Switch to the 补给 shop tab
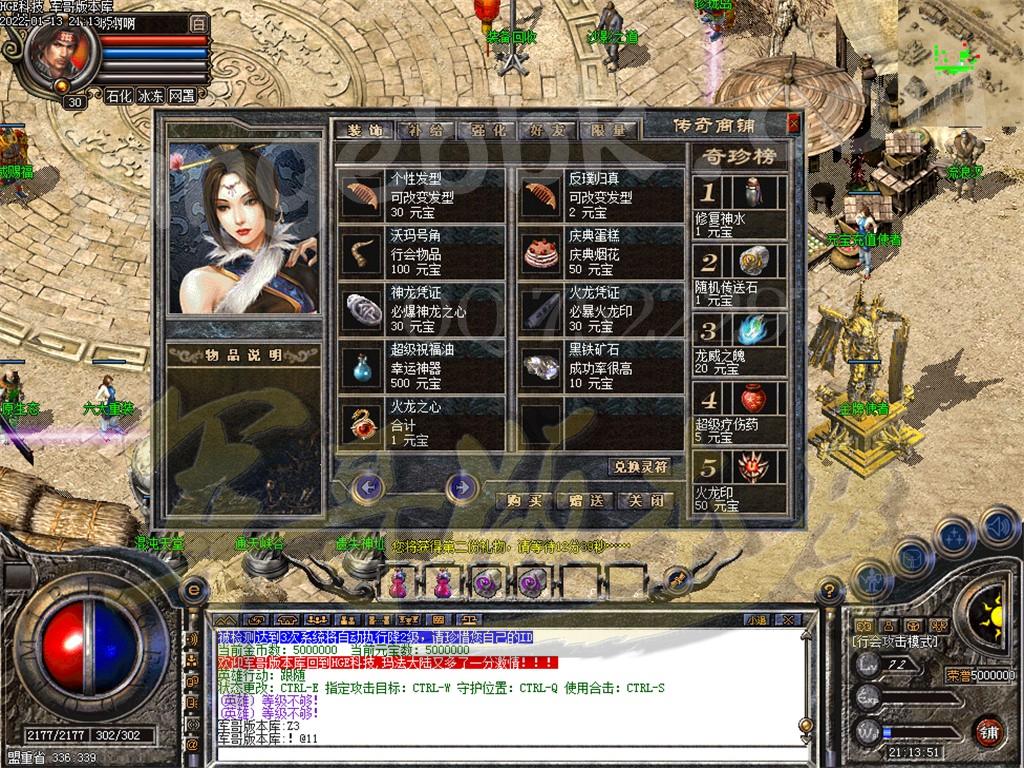 pos(424,130)
